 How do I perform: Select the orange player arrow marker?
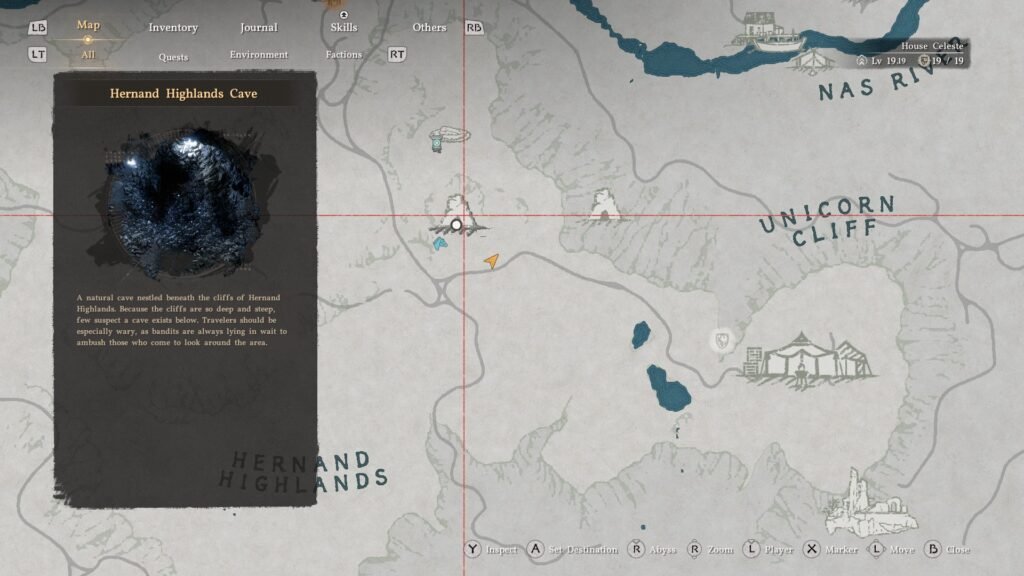[491, 260]
